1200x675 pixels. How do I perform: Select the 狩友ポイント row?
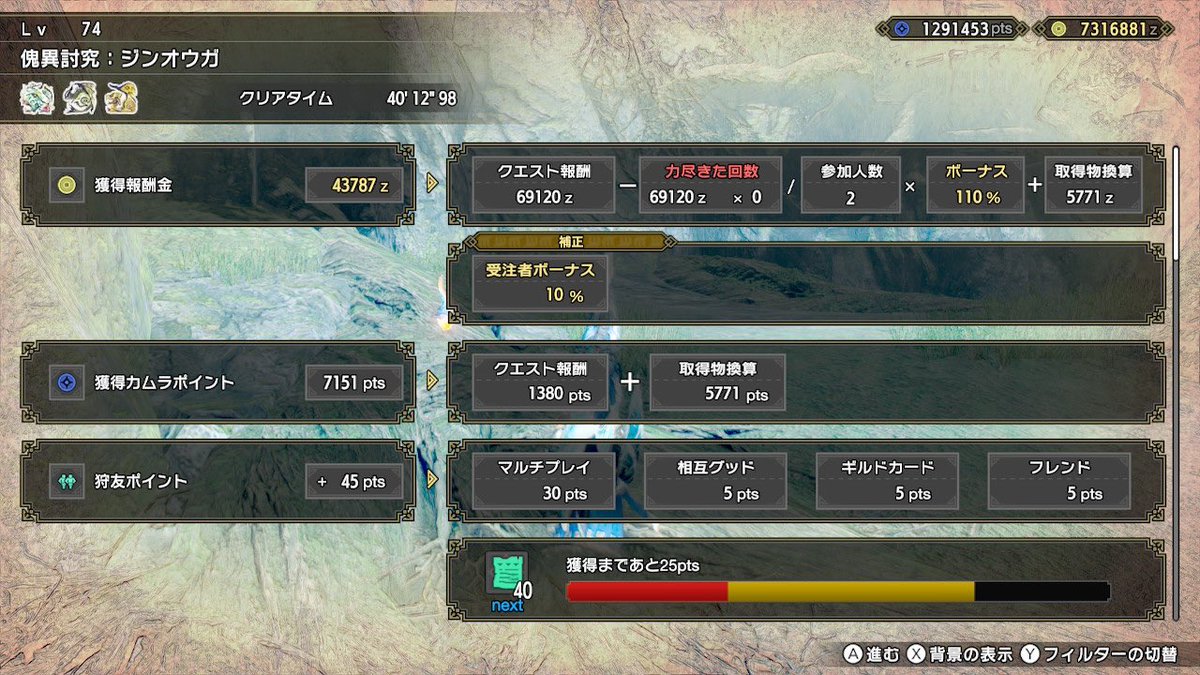[x=218, y=481]
